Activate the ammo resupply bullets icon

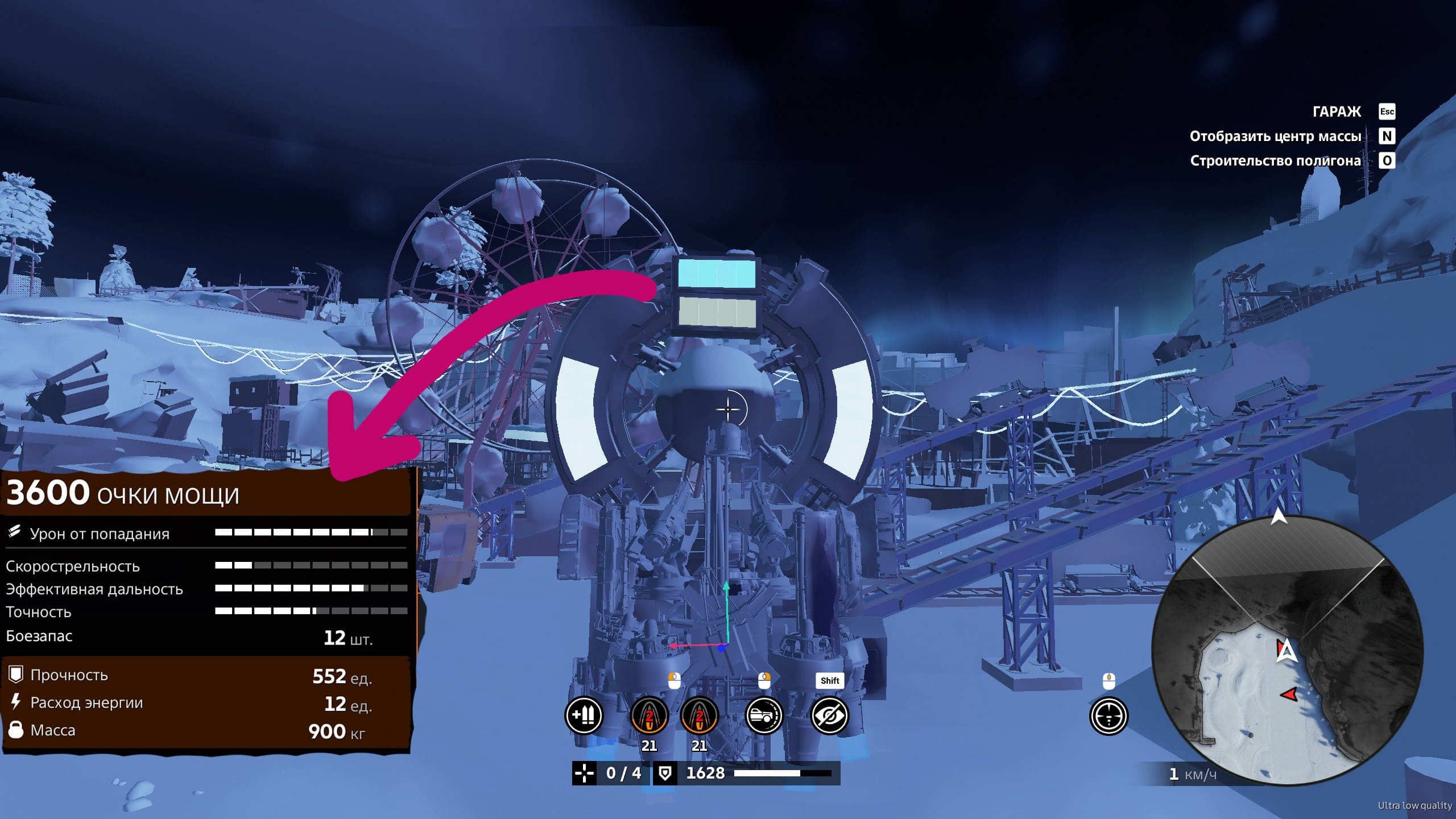584,715
